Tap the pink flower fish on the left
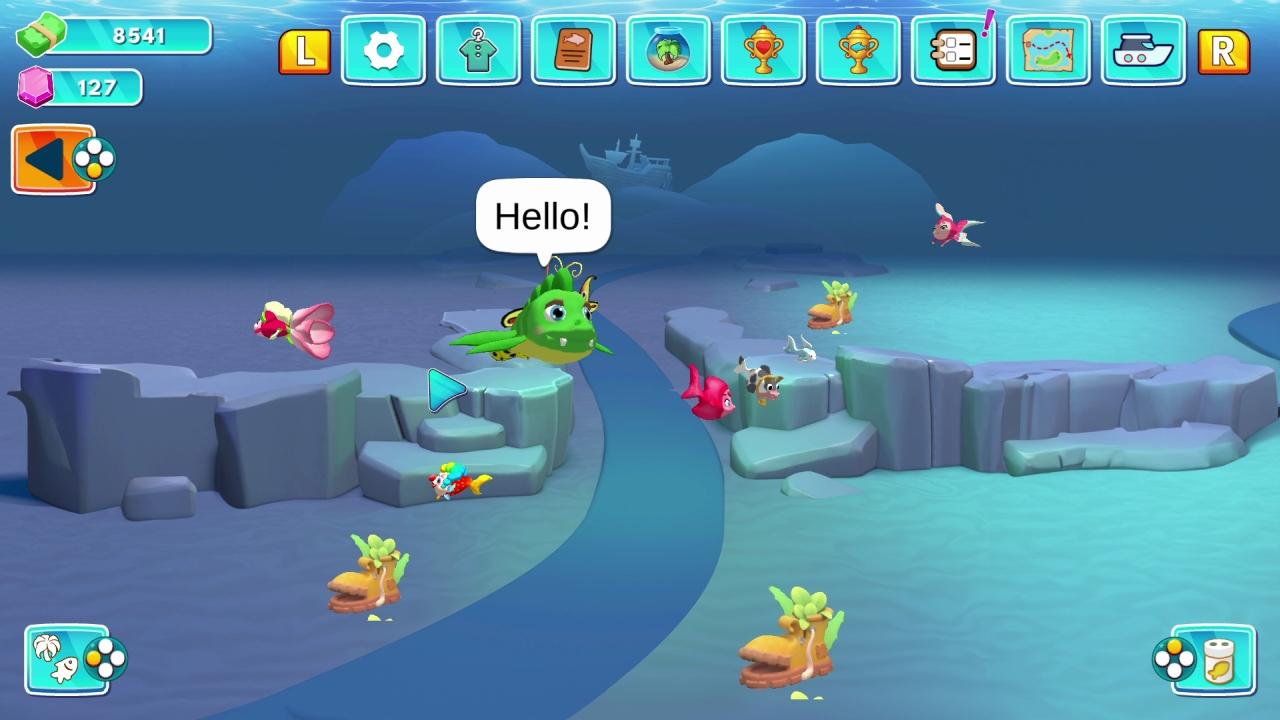Image resolution: width=1280 pixels, height=720 pixels. tap(295, 325)
